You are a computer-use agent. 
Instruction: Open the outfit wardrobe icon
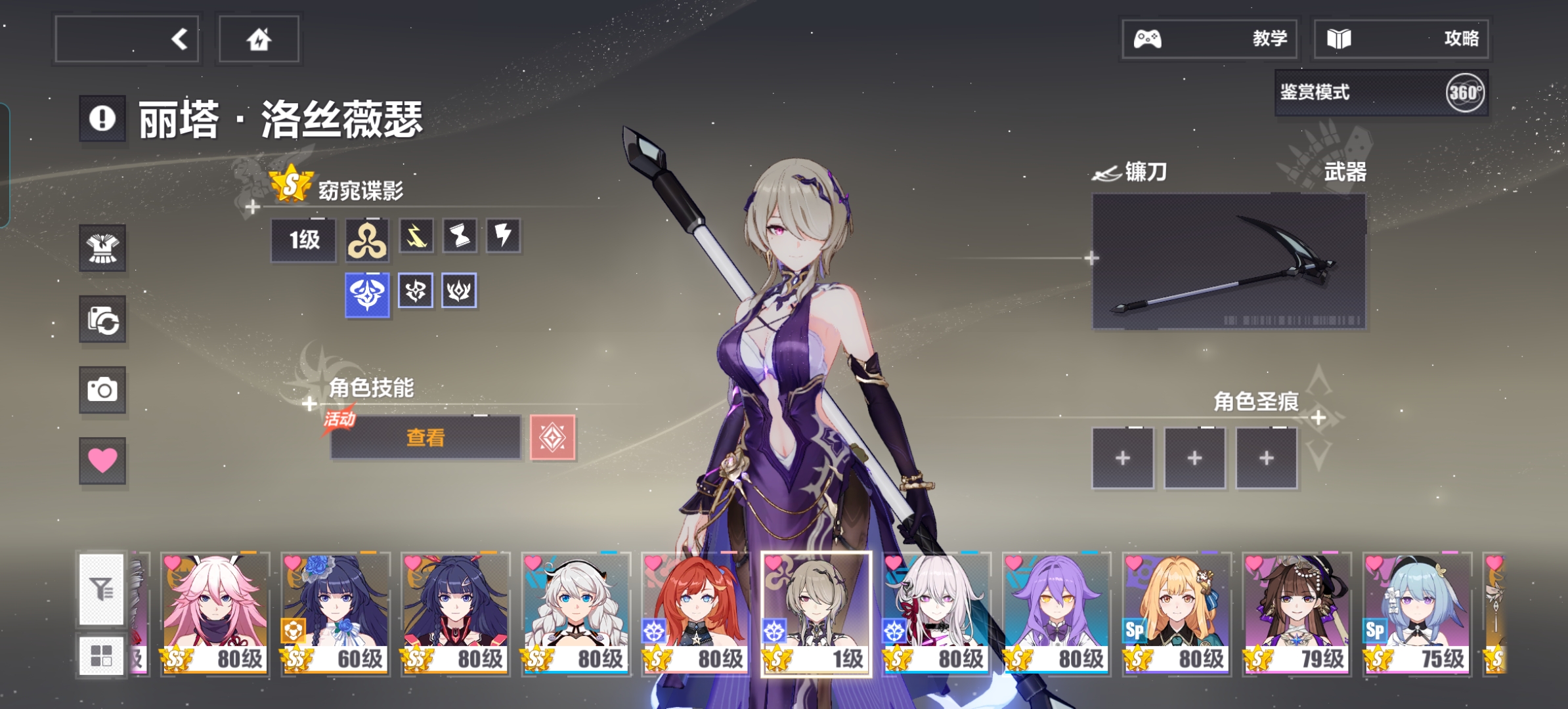[102, 248]
